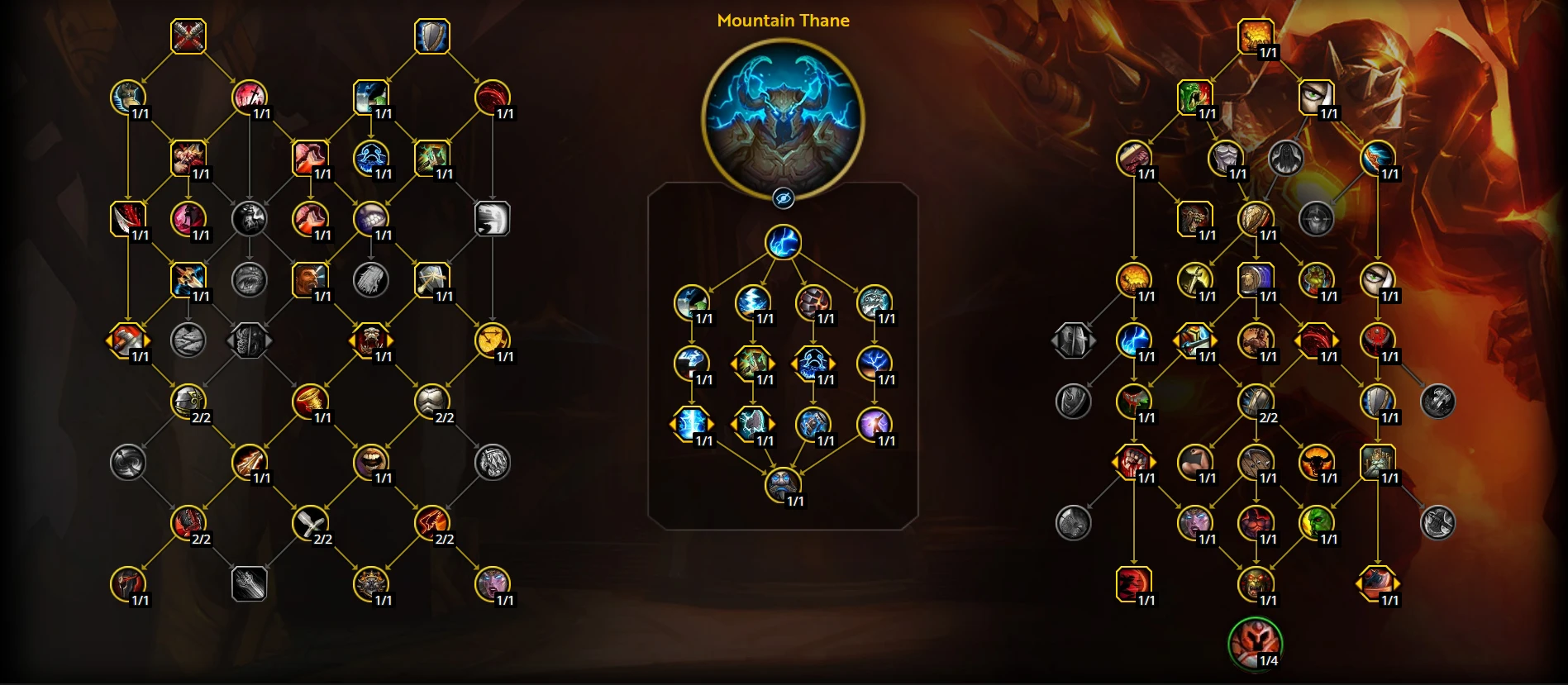Pick the green dragon head talent
The width and height of the screenshot is (1568, 685).
1194,98
